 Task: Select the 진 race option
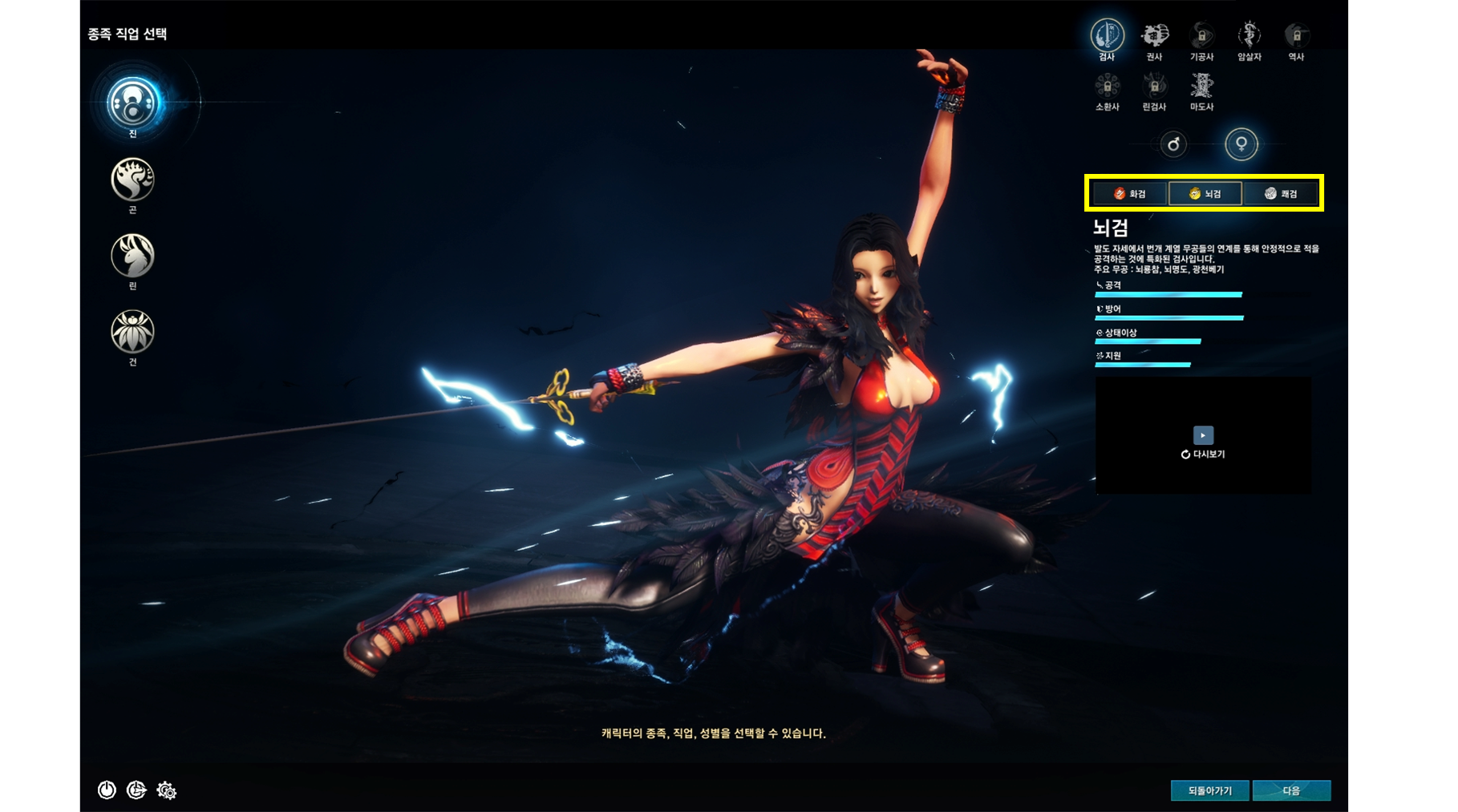point(132,103)
